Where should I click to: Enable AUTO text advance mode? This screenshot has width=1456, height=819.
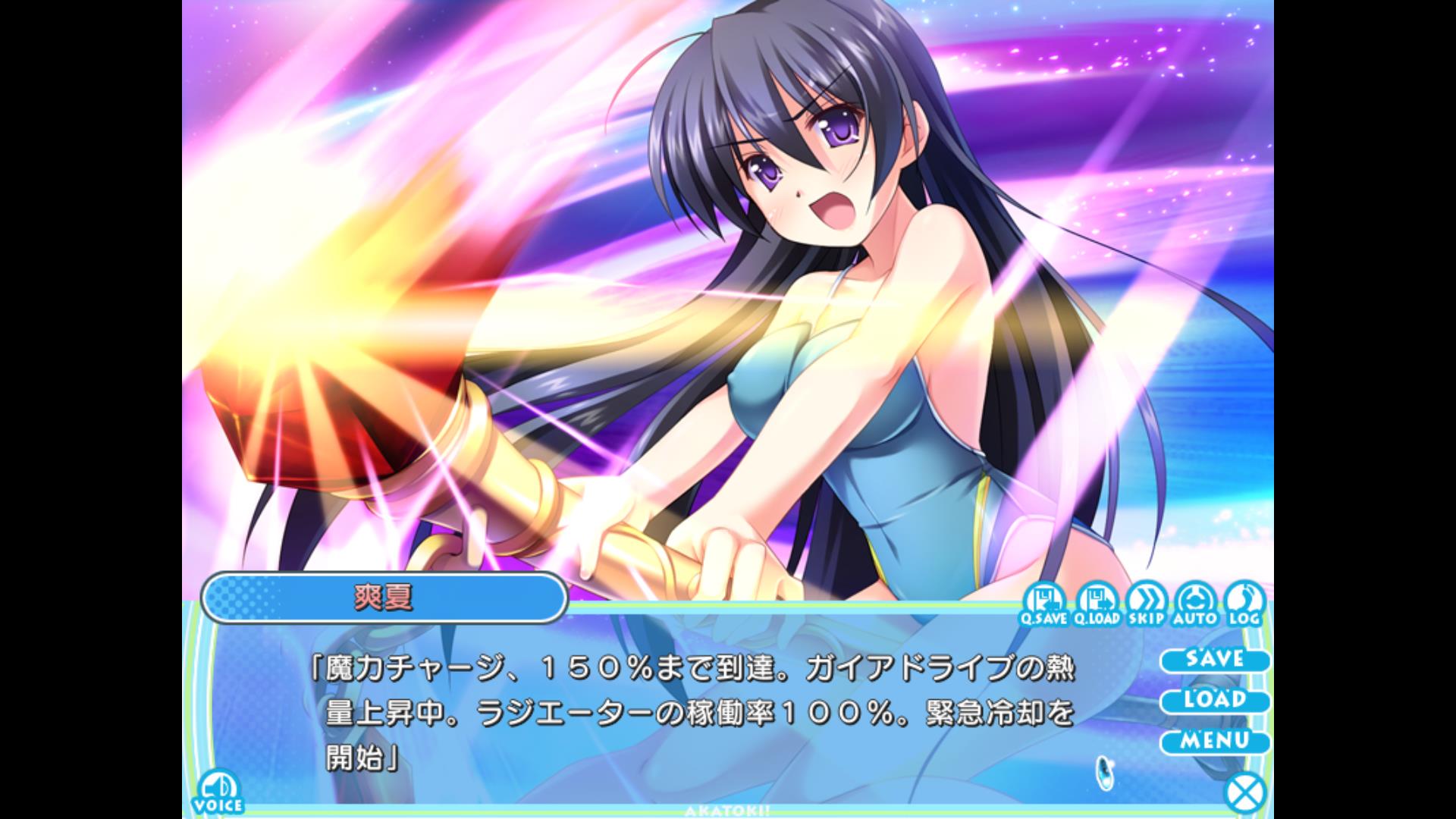click(1195, 603)
